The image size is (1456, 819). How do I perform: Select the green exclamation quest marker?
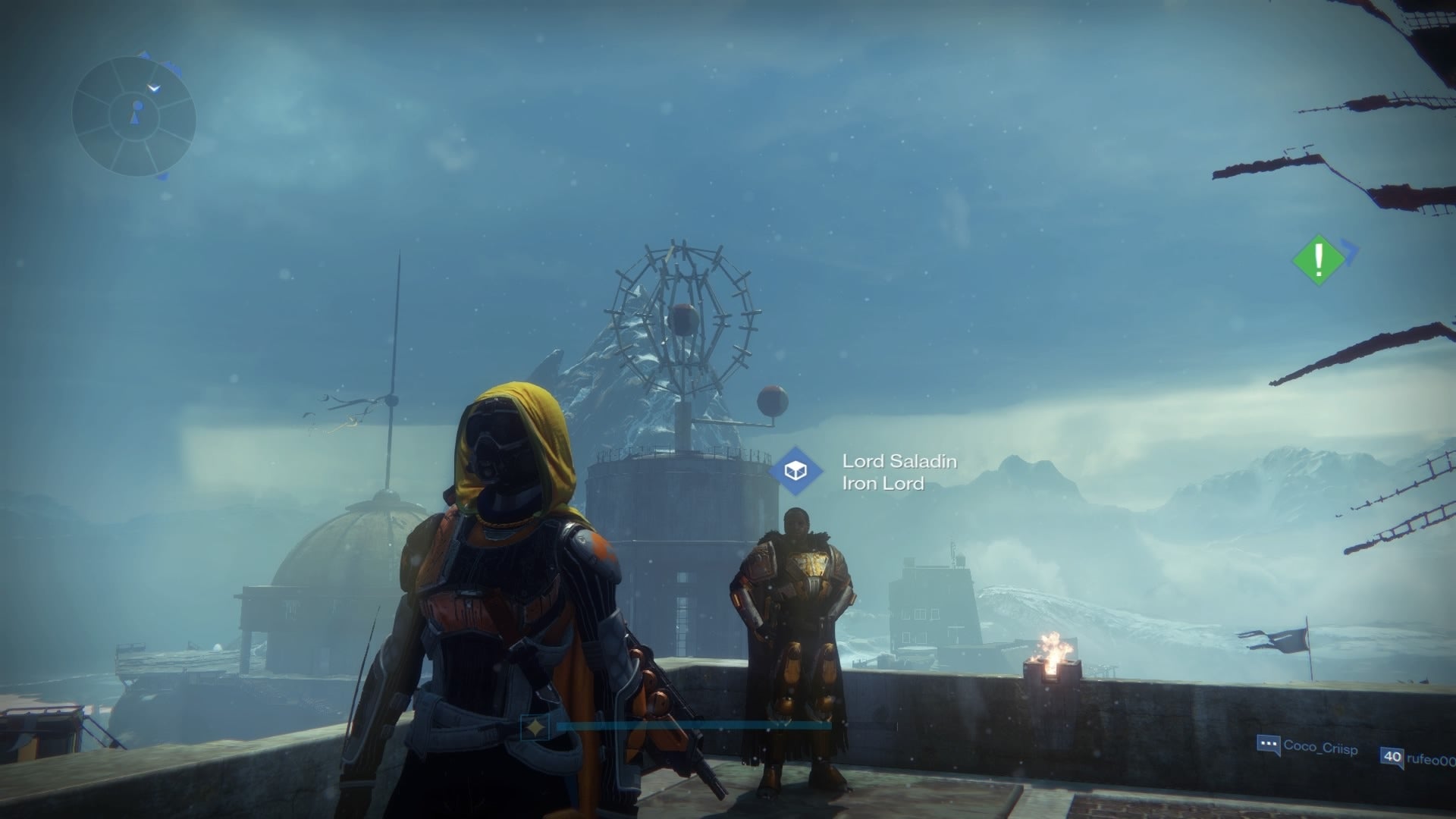[1318, 260]
